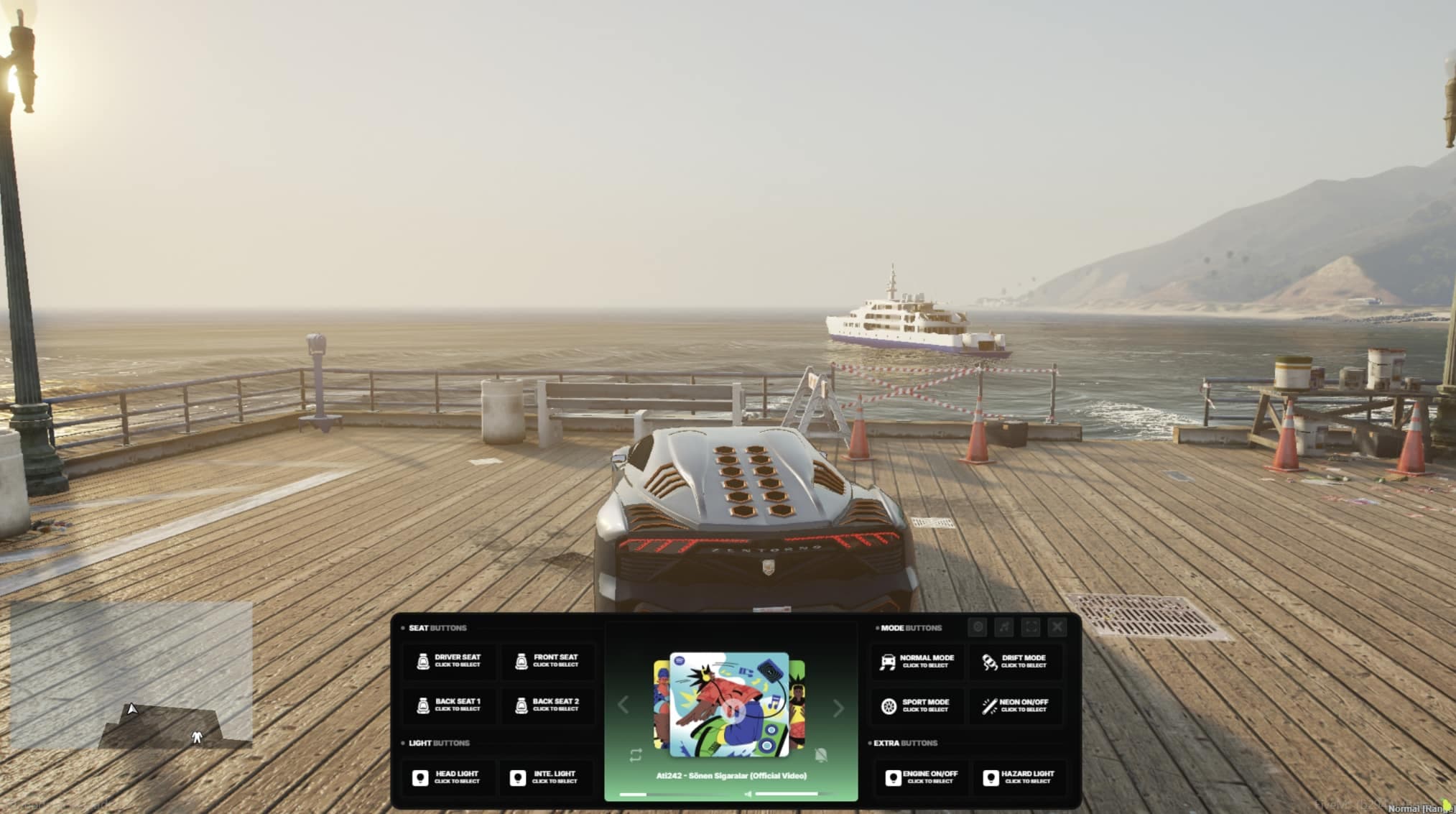1456x814 pixels.
Task: Expand the panel to fullscreen view
Action: point(1030,626)
